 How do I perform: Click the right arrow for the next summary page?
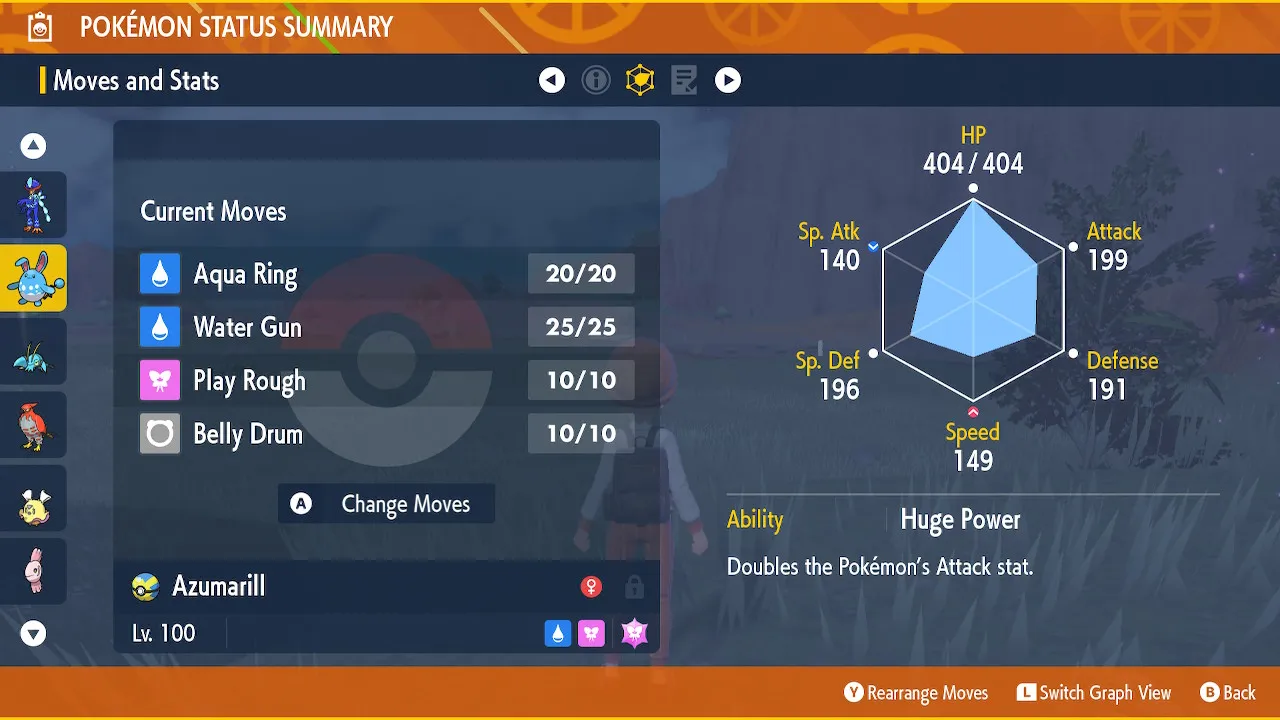point(728,80)
